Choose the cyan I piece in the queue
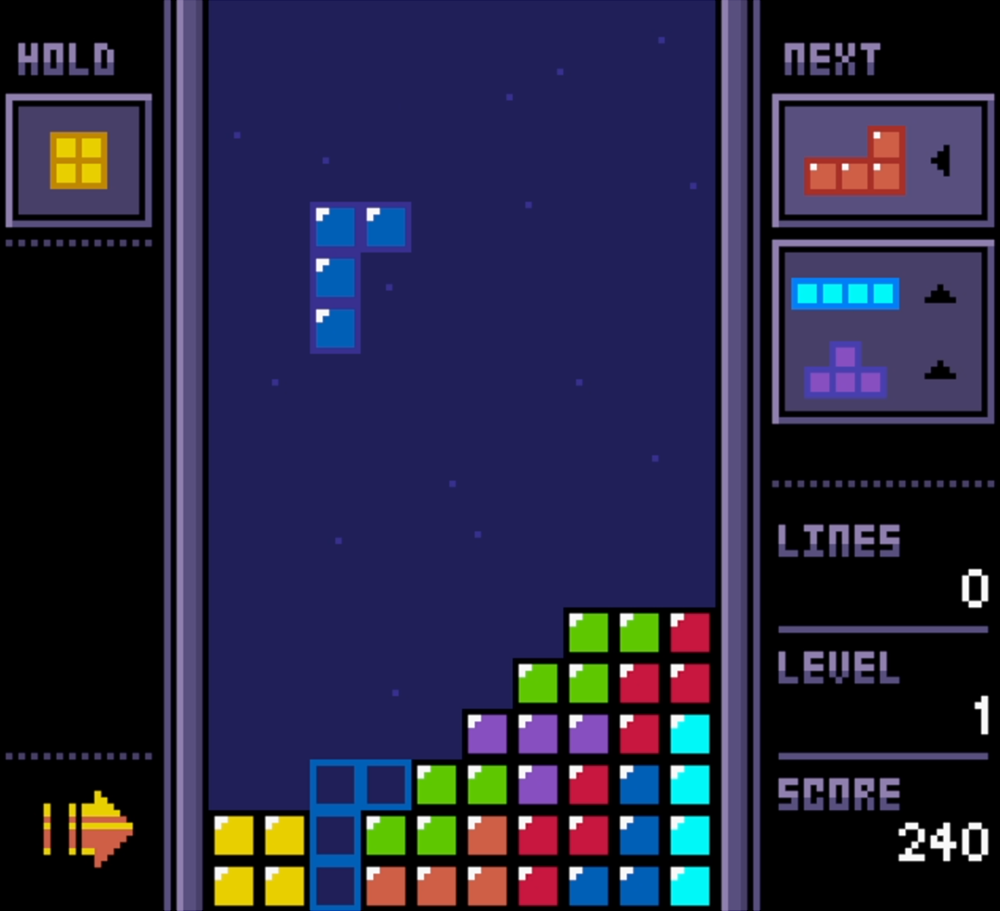Image resolution: width=1000 pixels, height=911 pixels. click(x=845, y=293)
